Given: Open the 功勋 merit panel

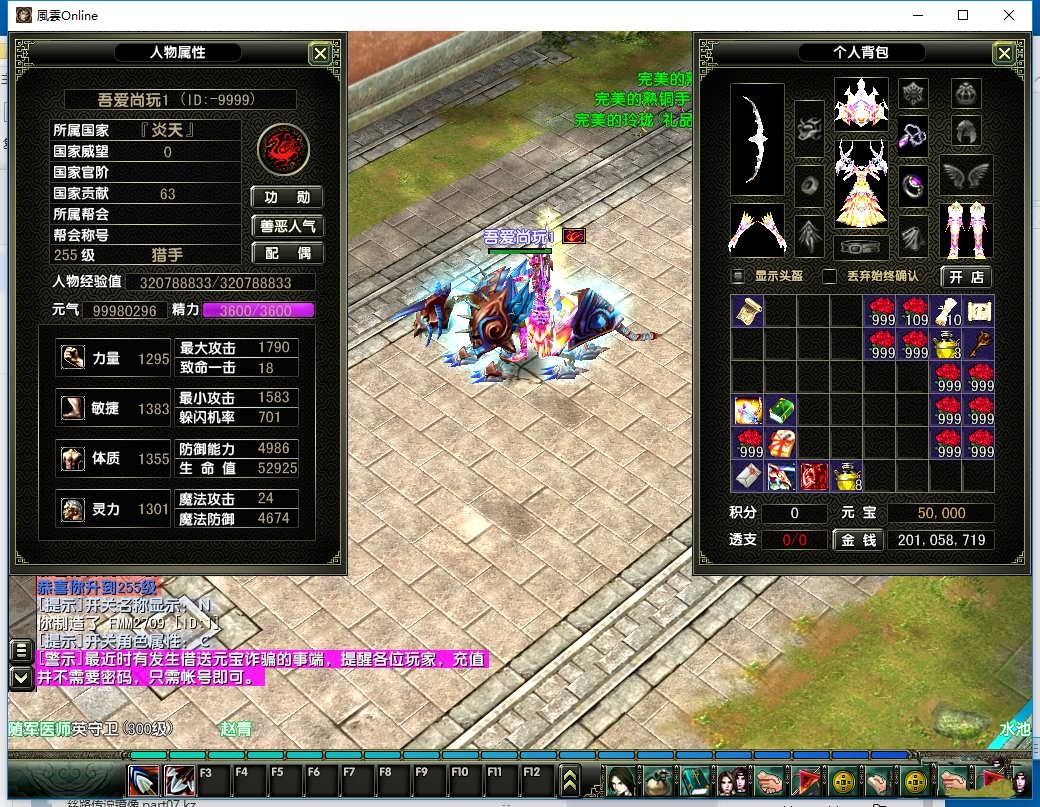Looking at the screenshot, I should (287, 197).
